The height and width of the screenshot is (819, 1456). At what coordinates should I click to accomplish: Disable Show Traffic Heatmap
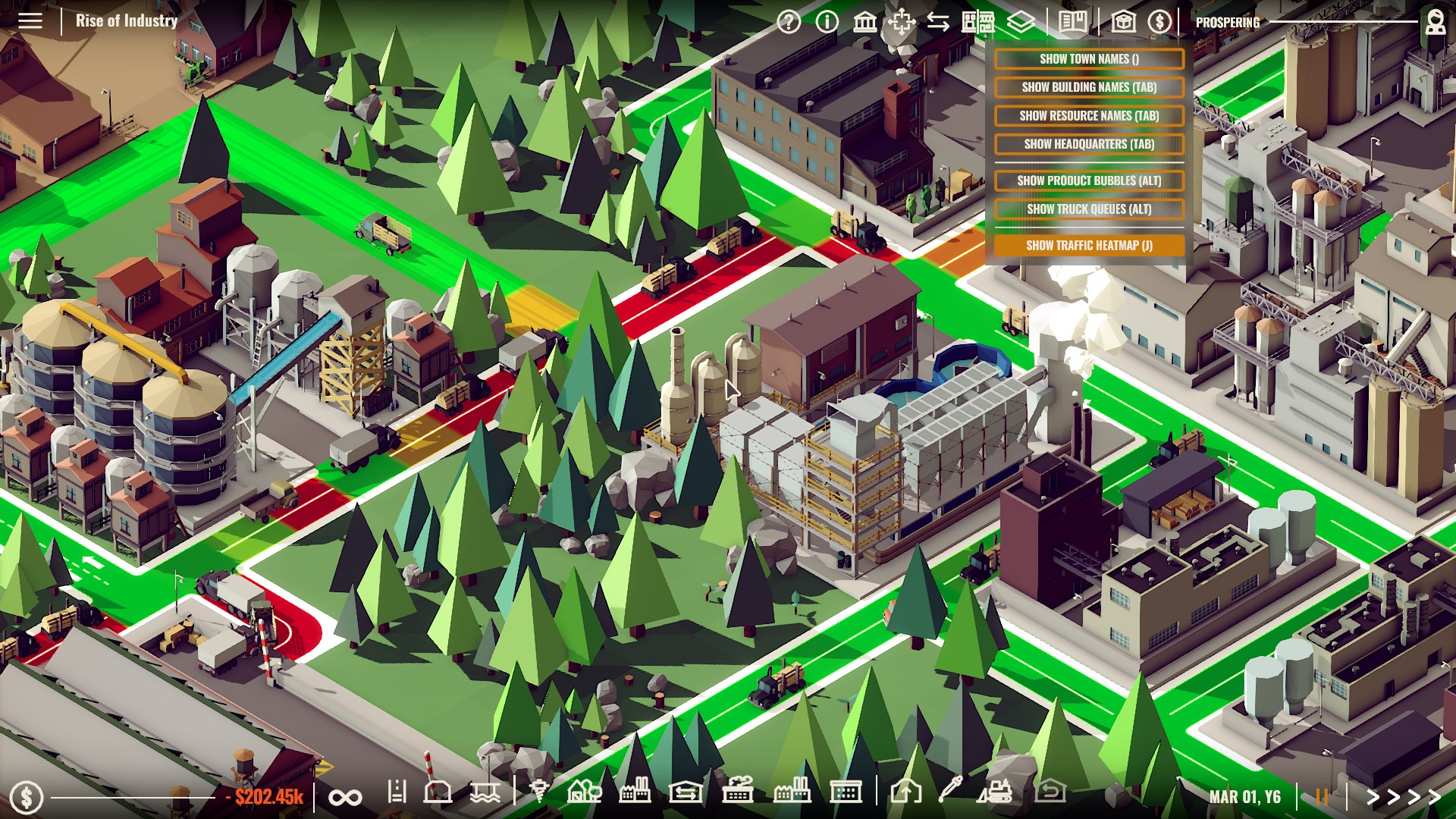pyautogui.click(x=1088, y=246)
